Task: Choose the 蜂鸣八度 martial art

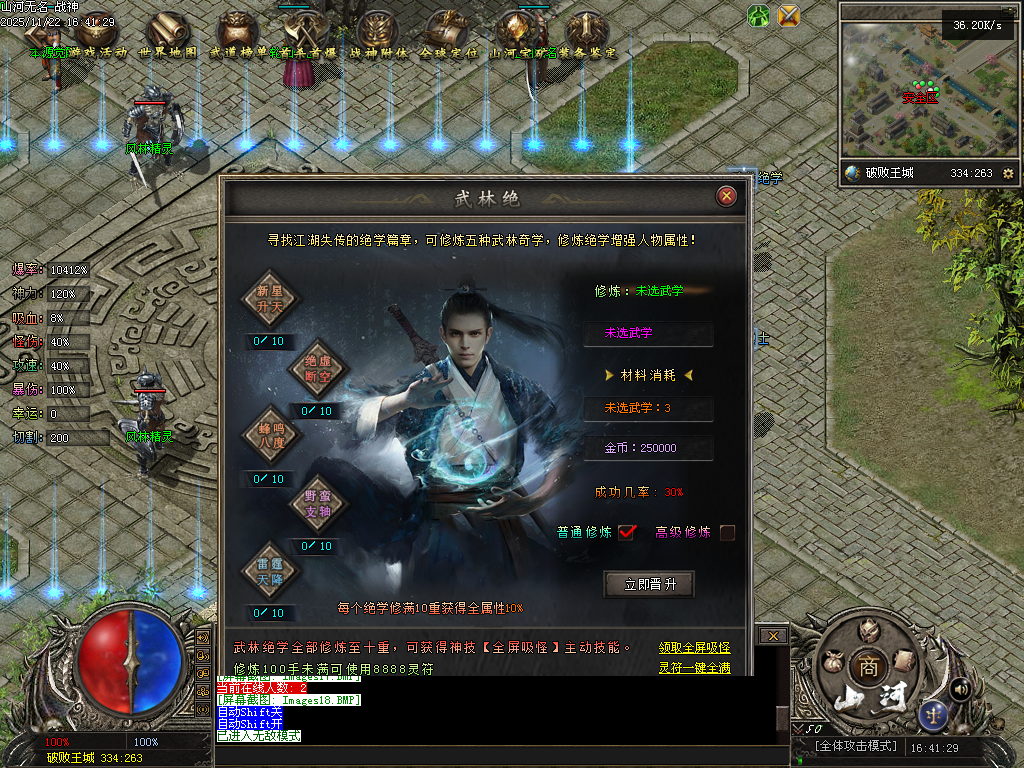Action: click(270, 435)
